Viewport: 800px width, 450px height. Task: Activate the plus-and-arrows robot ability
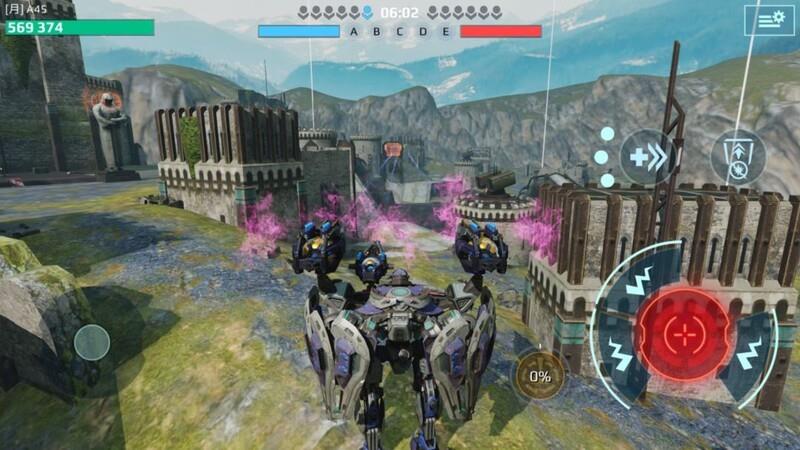pyautogui.click(x=647, y=157)
